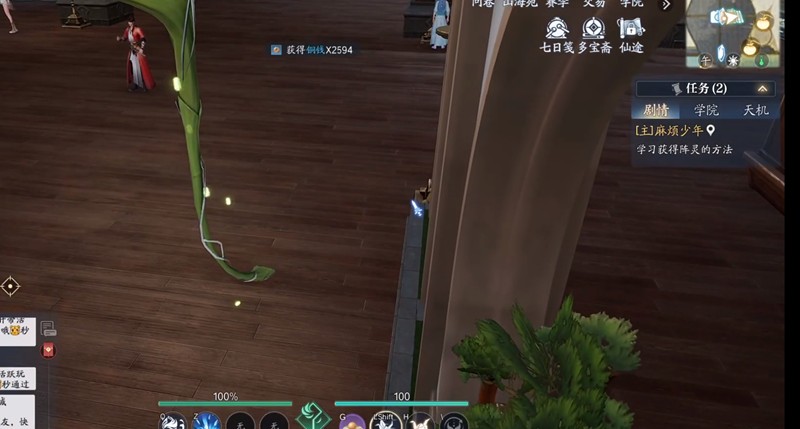This screenshot has height=429, width=800.
Task: Click the green diamond emblem on the skill bar
Action: click(x=313, y=416)
